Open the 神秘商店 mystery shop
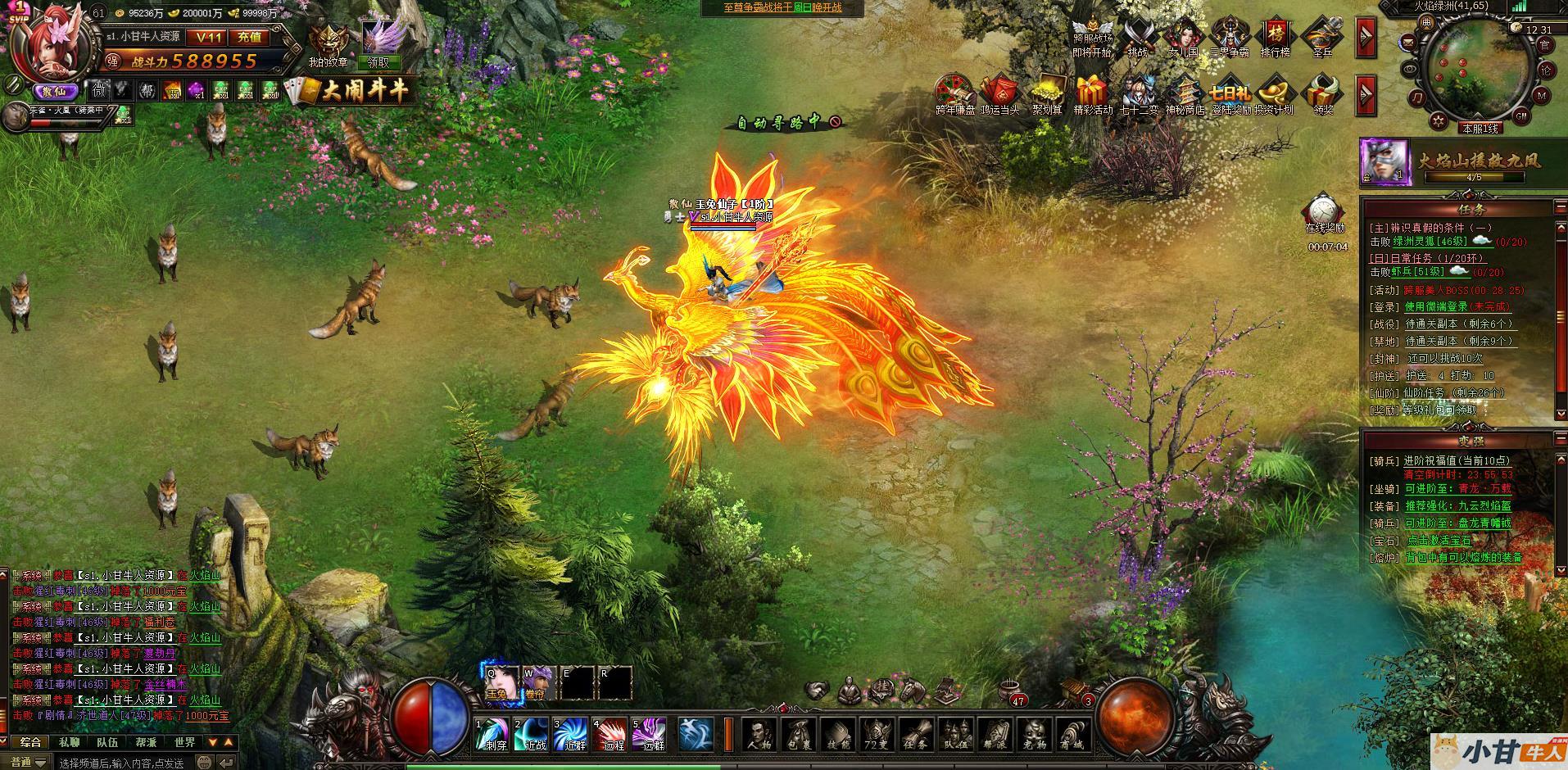The height and width of the screenshot is (770, 1568). (x=1185, y=96)
